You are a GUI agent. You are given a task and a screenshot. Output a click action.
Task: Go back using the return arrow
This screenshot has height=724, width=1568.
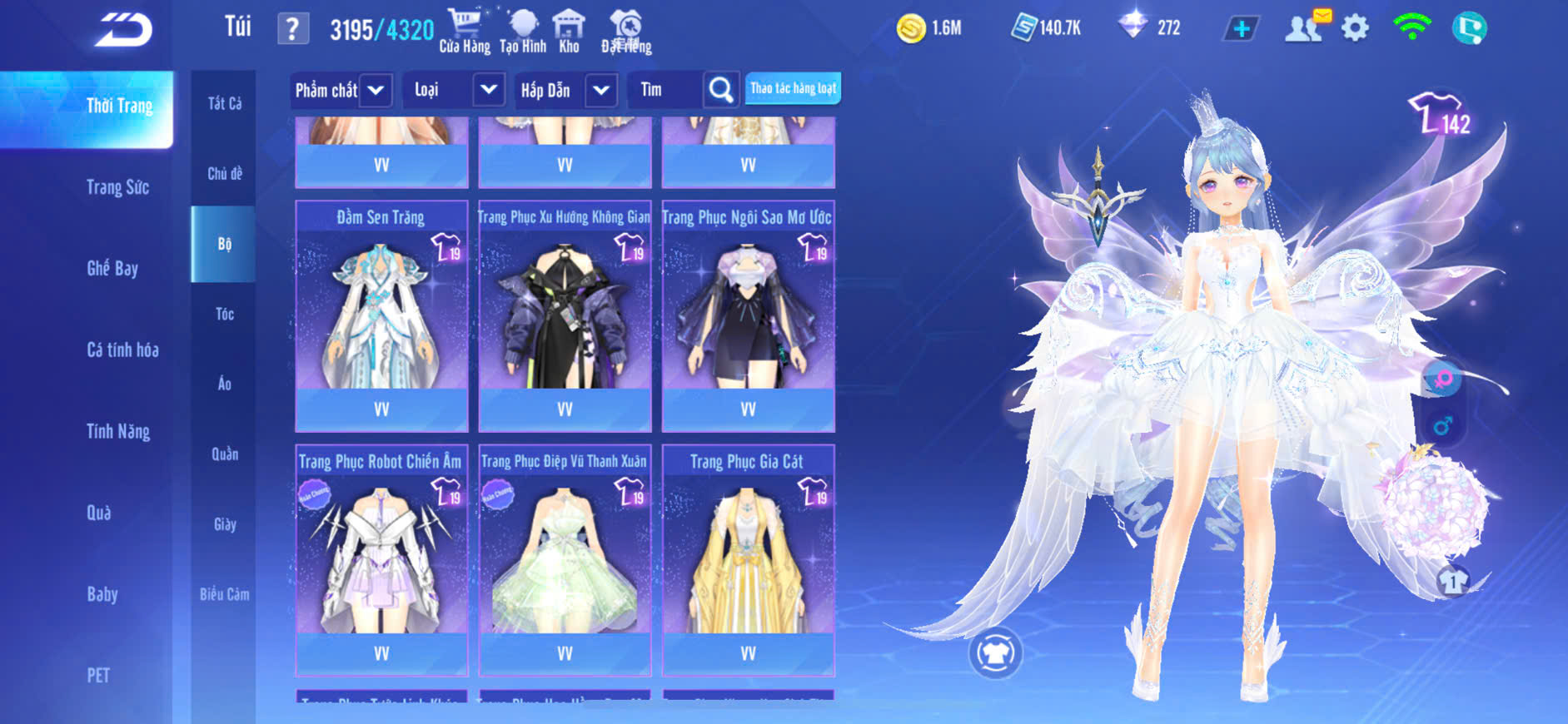coord(123,30)
